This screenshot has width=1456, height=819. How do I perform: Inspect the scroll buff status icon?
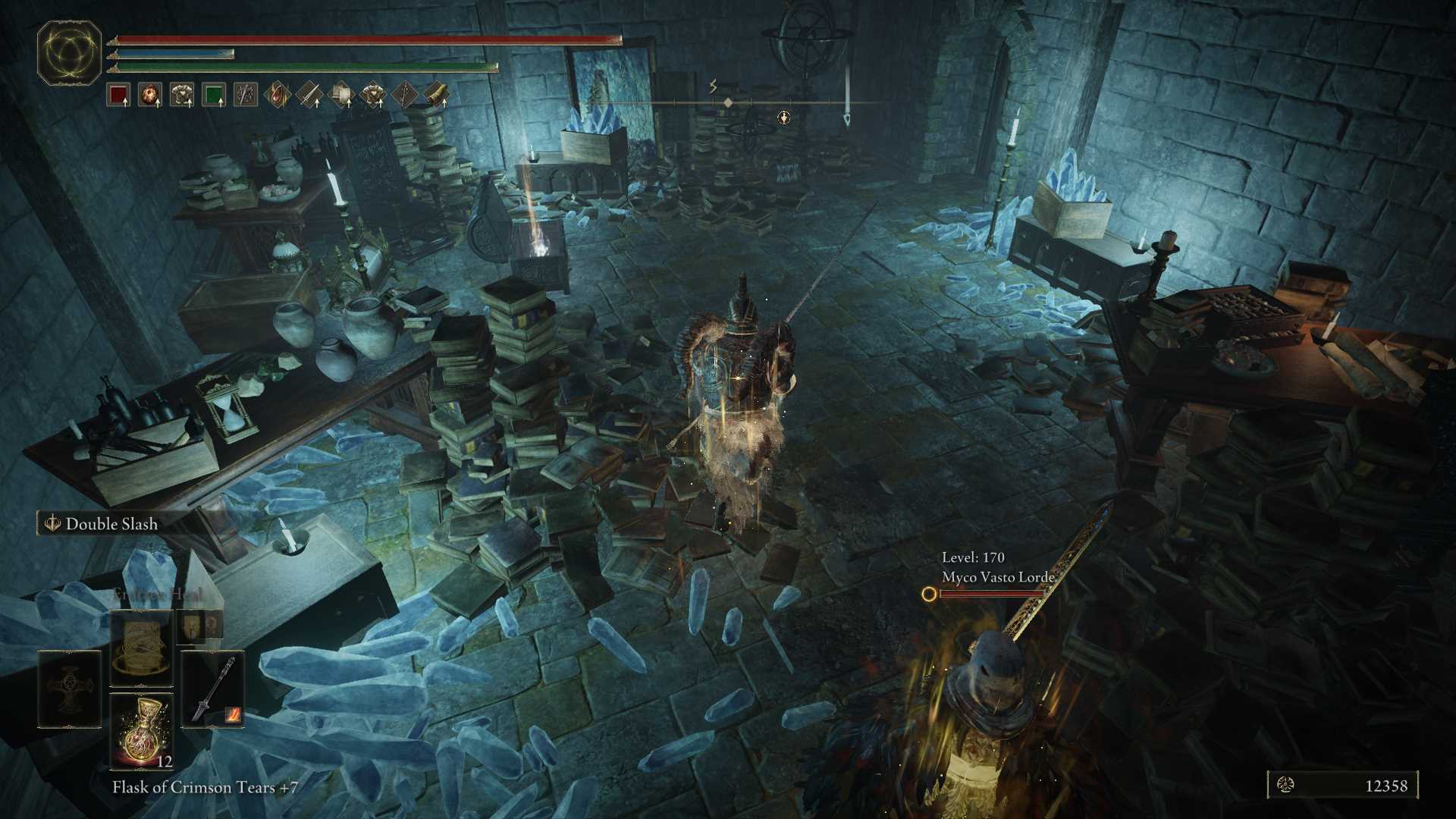[x=341, y=96]
